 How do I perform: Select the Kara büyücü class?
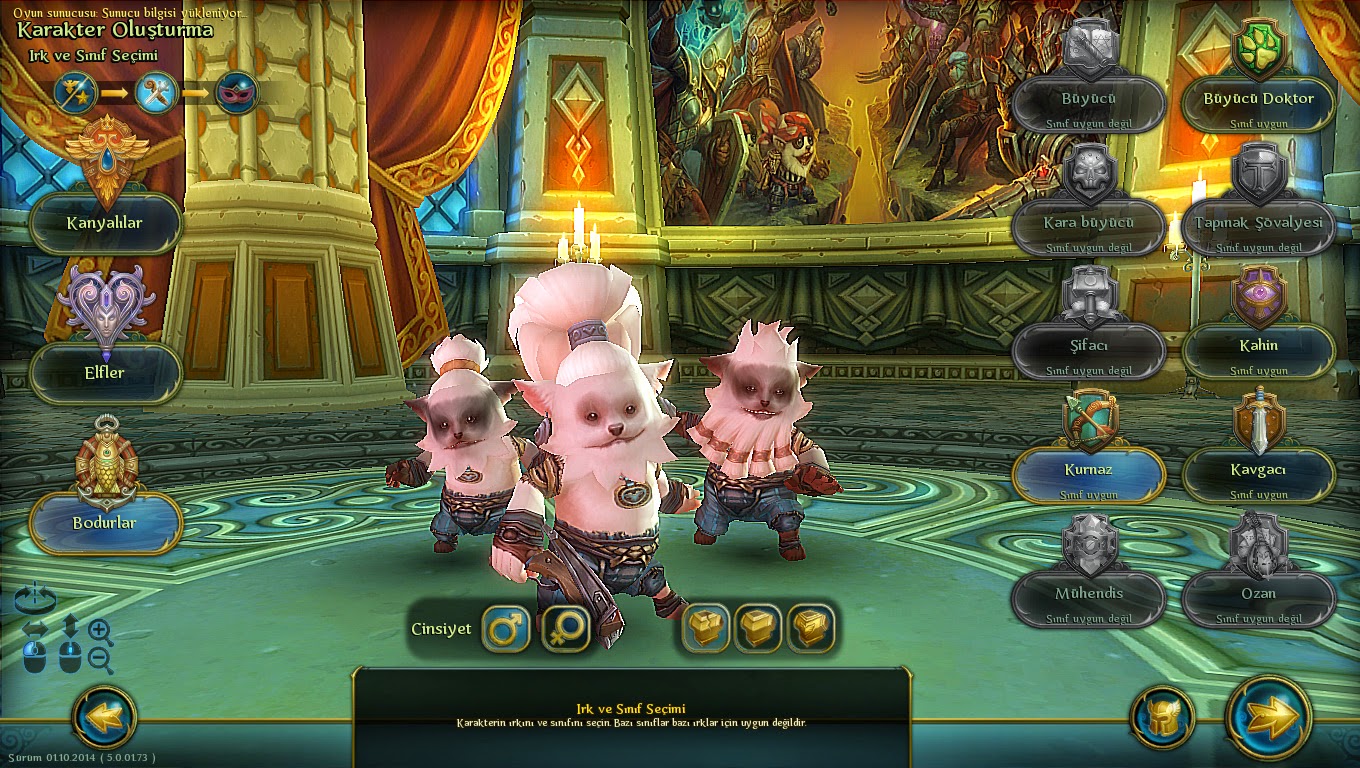click(1089, 227)
